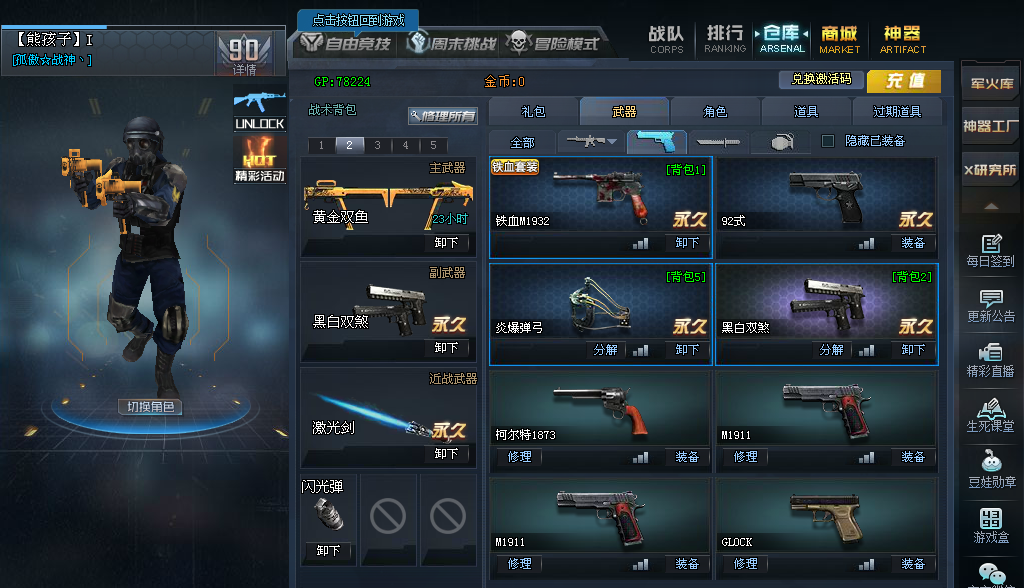This screenshot has width=1024, height=588.
Task: Open the 排行 Ranking menu
Action: [724, 39]
